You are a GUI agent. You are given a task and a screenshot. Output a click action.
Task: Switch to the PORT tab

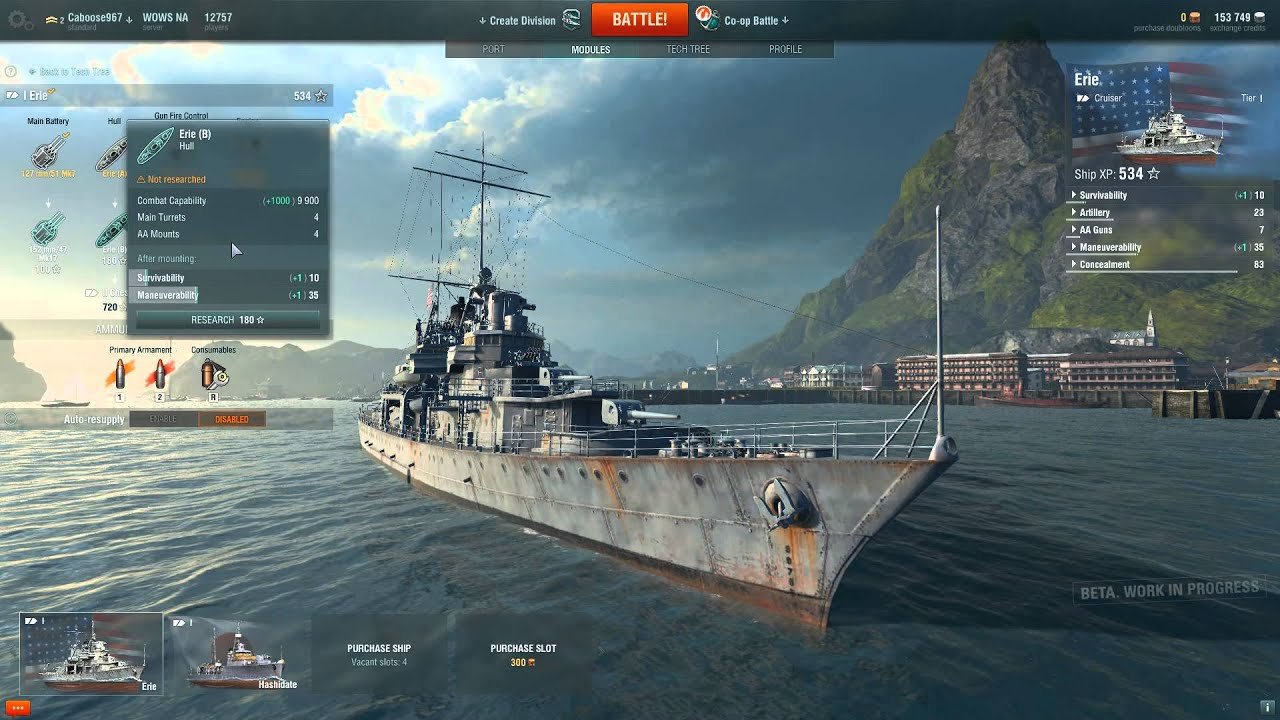point(493,49)
